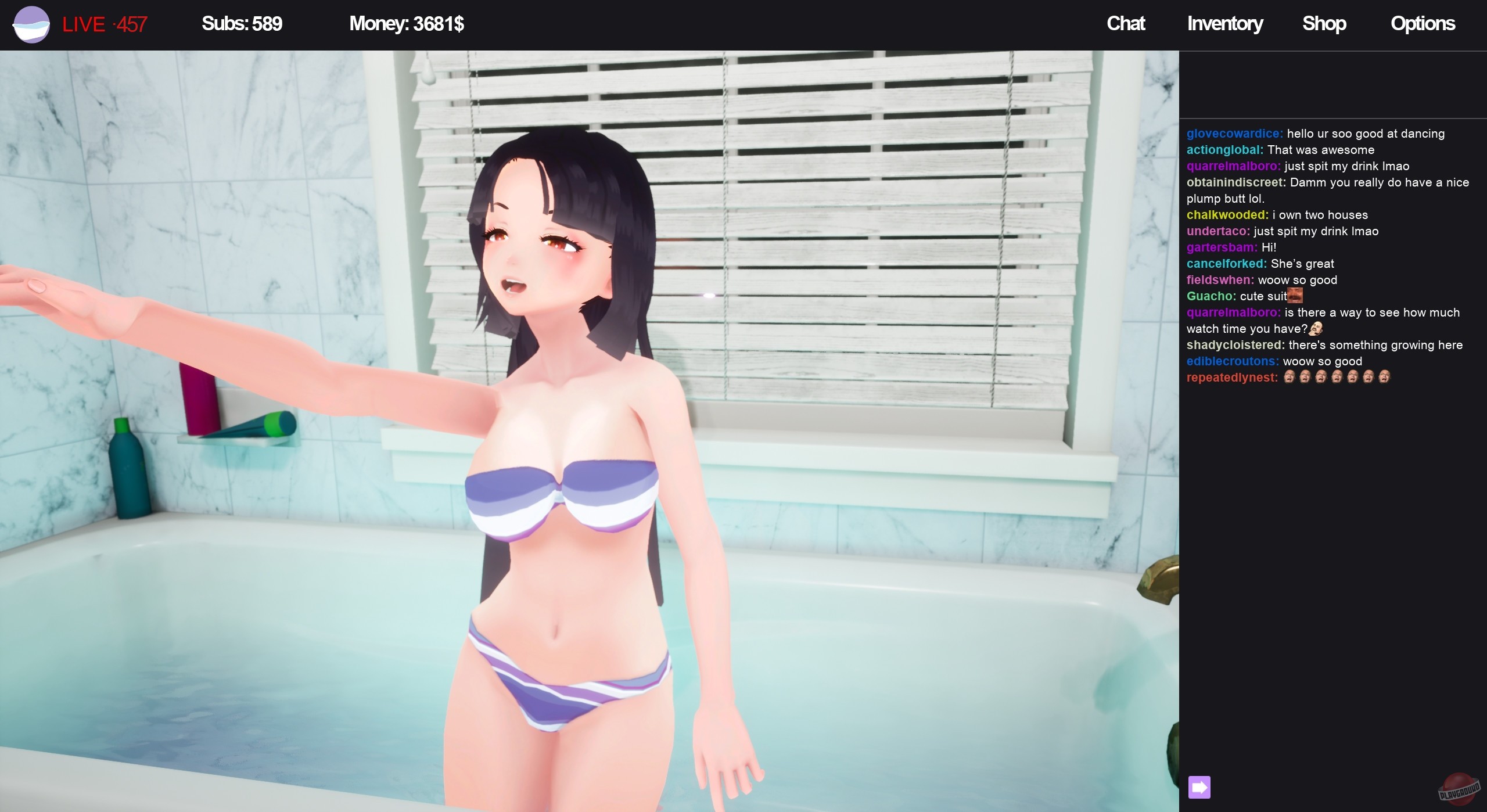Open the Inventory panel
Image resolution: width=1487 pixels, height=812 pixels.
click(x=1224, y=24)
